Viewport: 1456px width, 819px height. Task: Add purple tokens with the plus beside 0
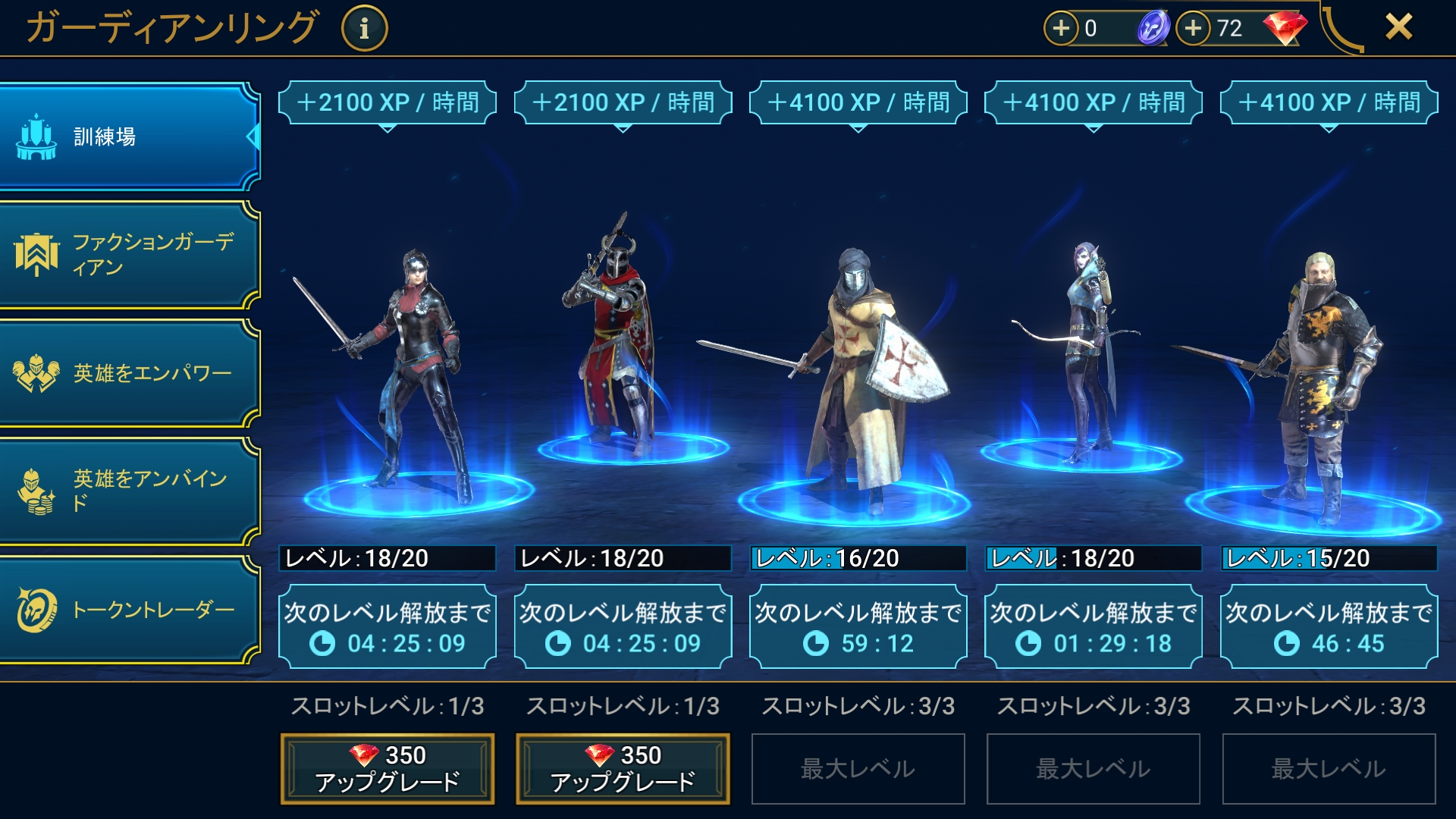pyautogui.click(x=1061, y=28)
